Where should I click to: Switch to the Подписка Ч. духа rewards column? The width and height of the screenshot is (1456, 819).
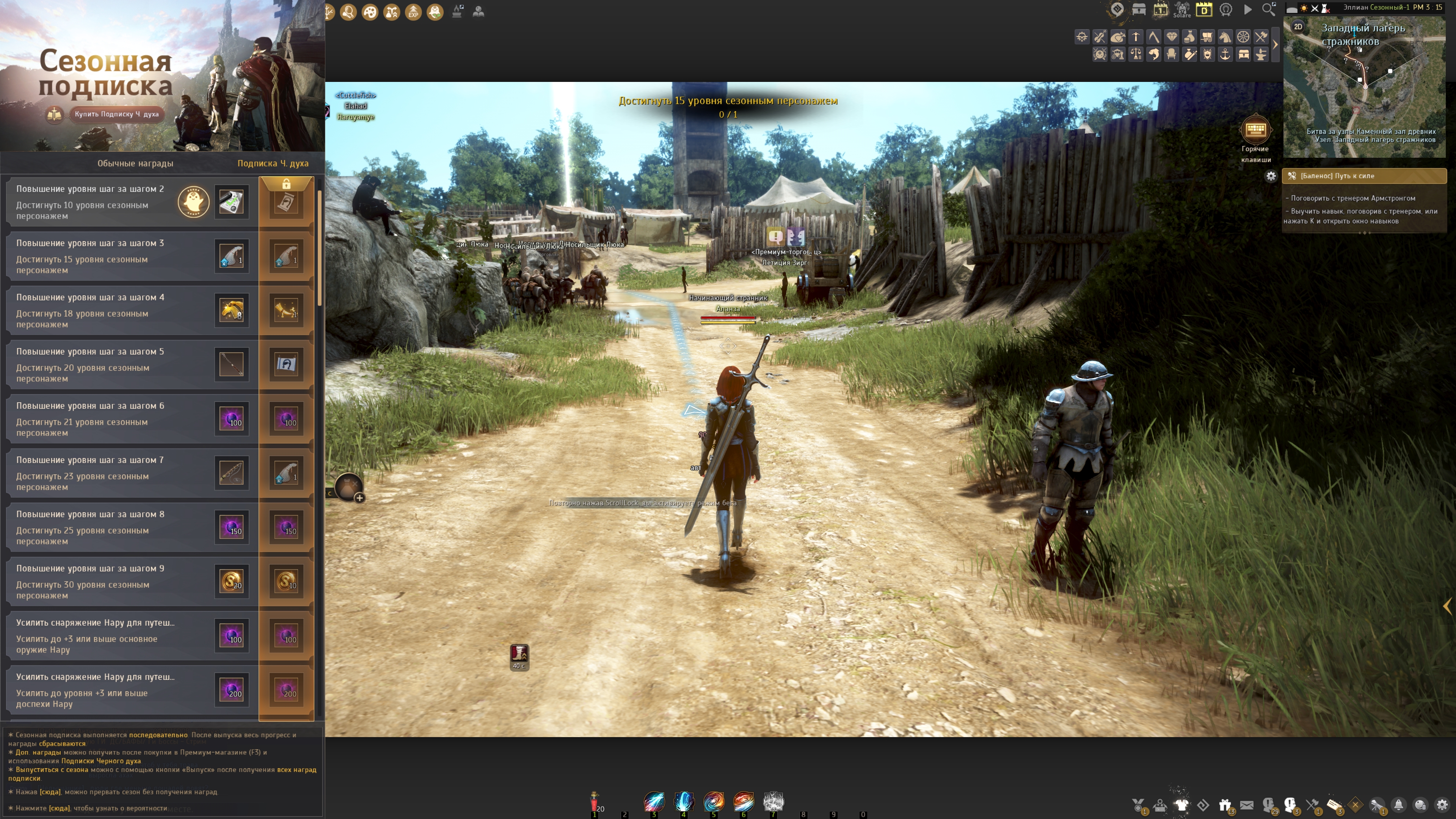click(273, 163)
